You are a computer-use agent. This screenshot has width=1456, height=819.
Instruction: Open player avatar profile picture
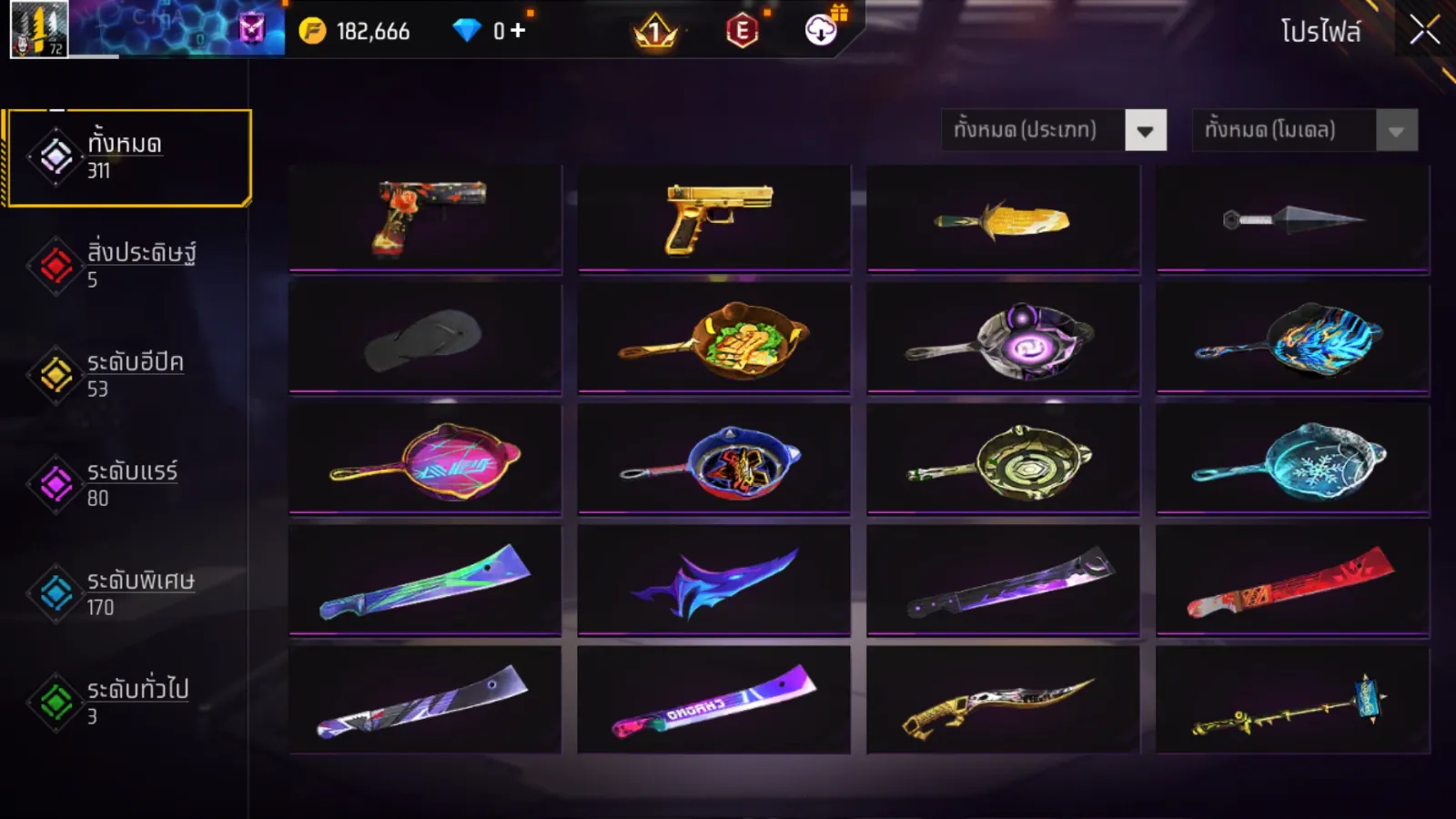[x=38, y=29]
